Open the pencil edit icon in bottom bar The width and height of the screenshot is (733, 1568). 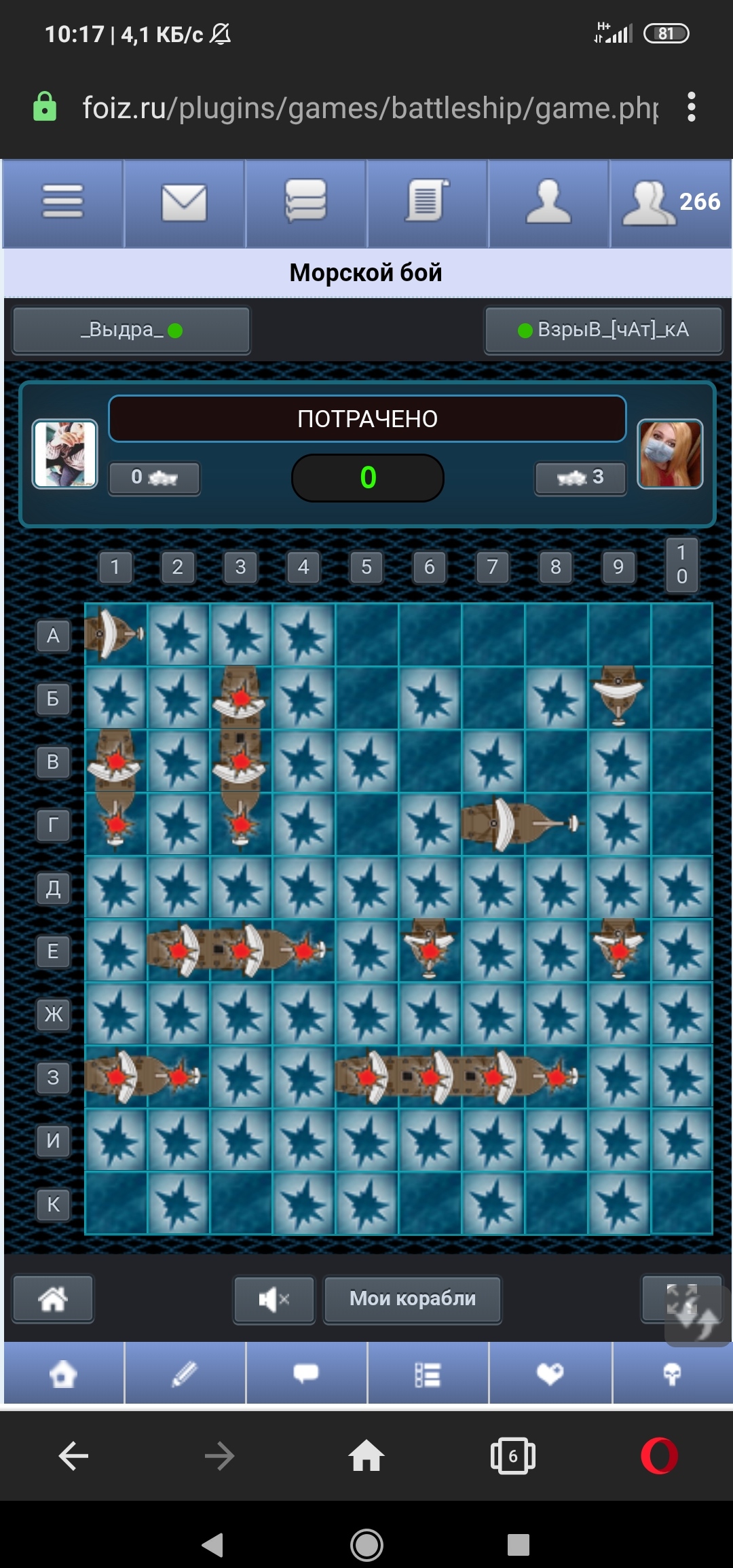click(185, 1374)
